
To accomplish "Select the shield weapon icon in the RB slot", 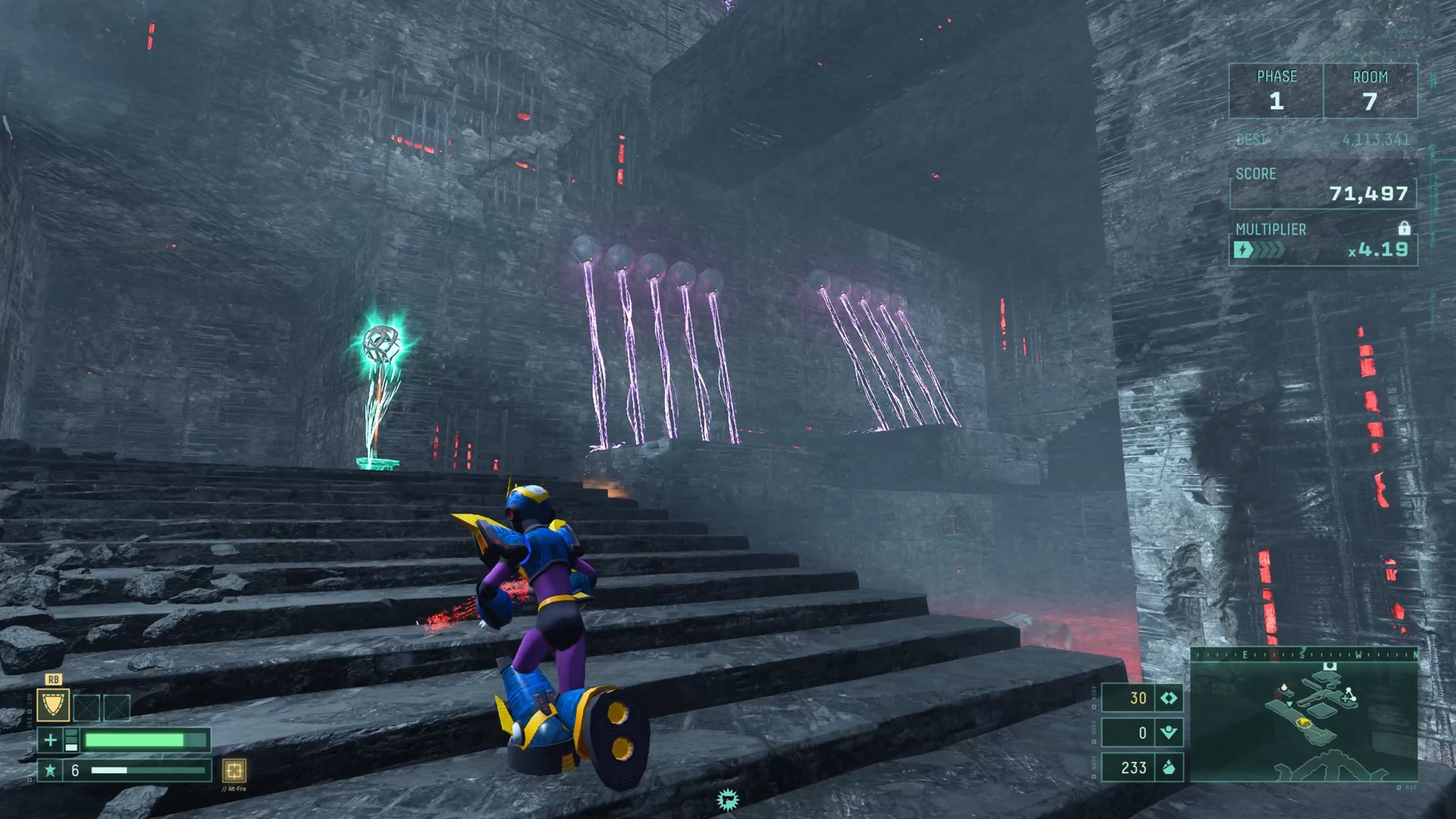I will [x=53, y=705].
